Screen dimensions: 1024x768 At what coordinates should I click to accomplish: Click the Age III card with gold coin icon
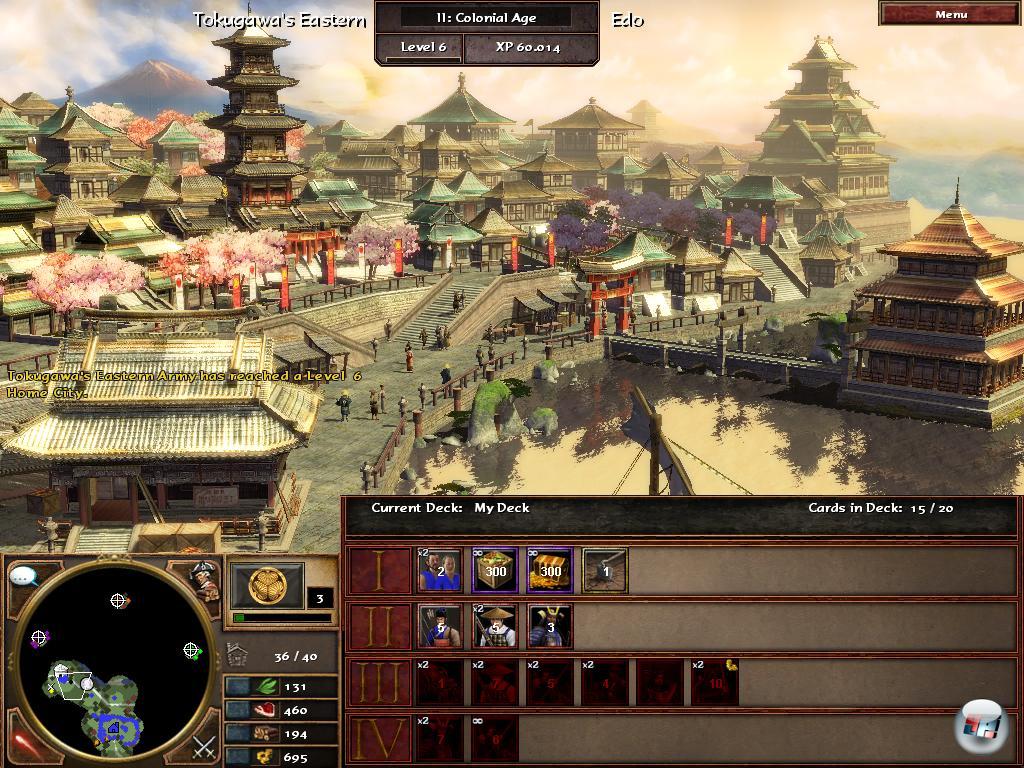point(715,682)
